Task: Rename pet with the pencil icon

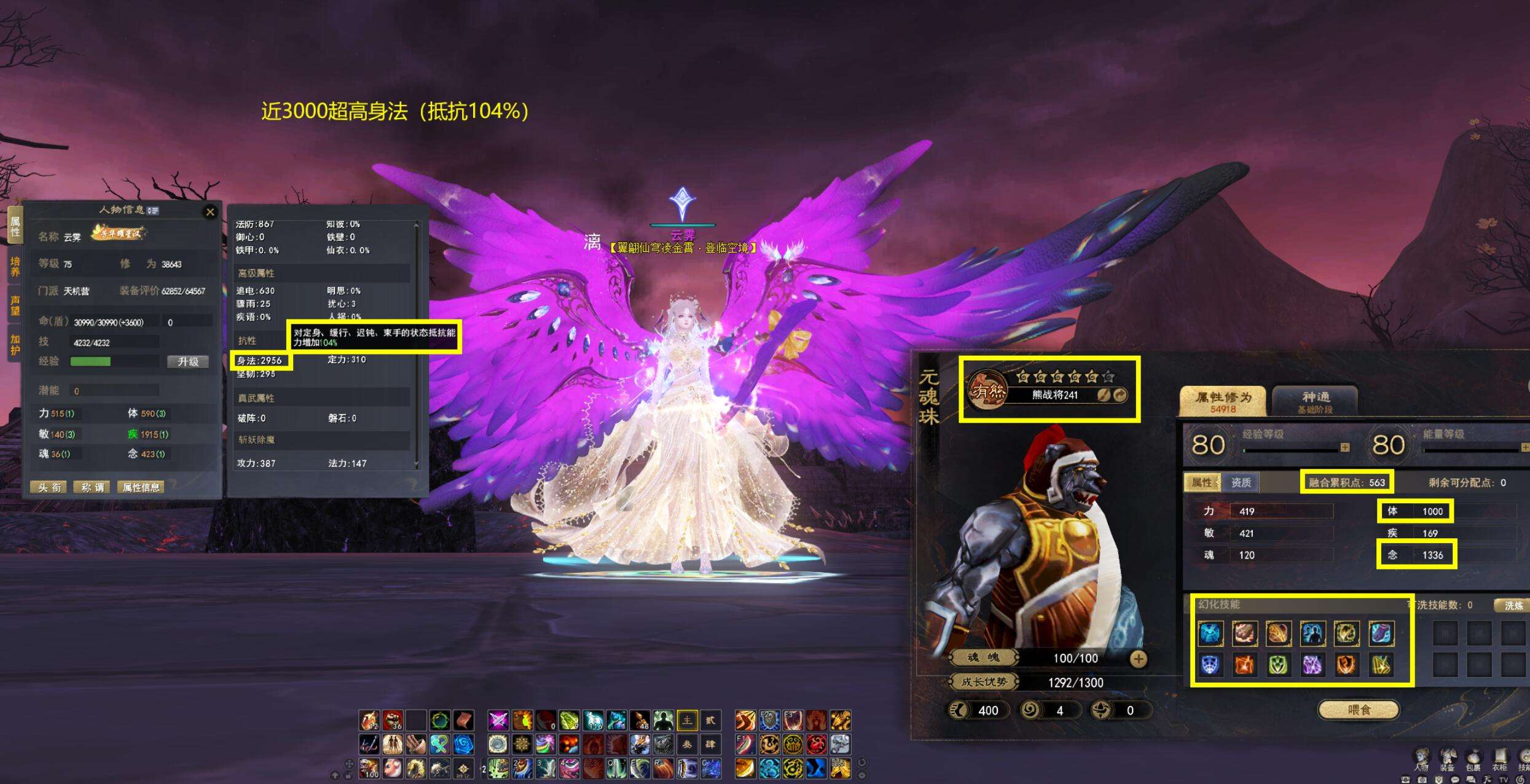Action: pos(1104,395)
